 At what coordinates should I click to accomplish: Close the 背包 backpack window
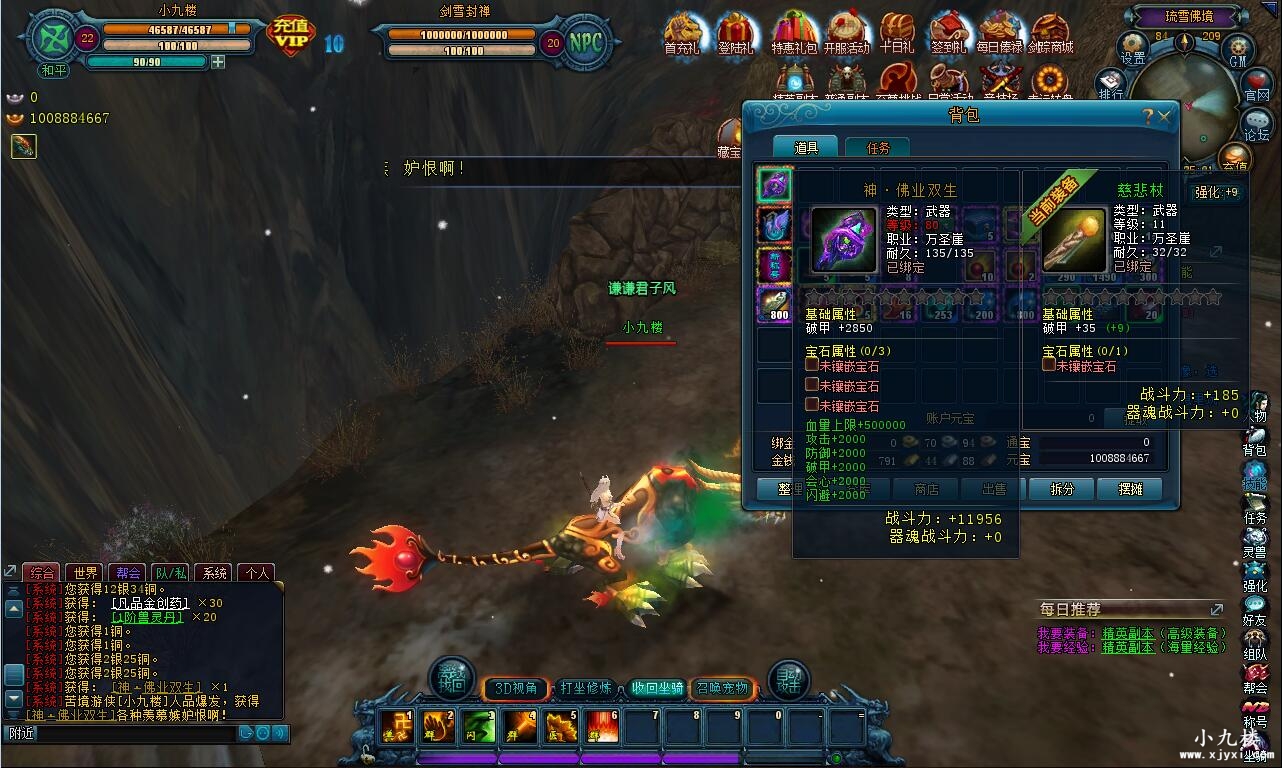pyautogui.click(x=1164, y=116)
